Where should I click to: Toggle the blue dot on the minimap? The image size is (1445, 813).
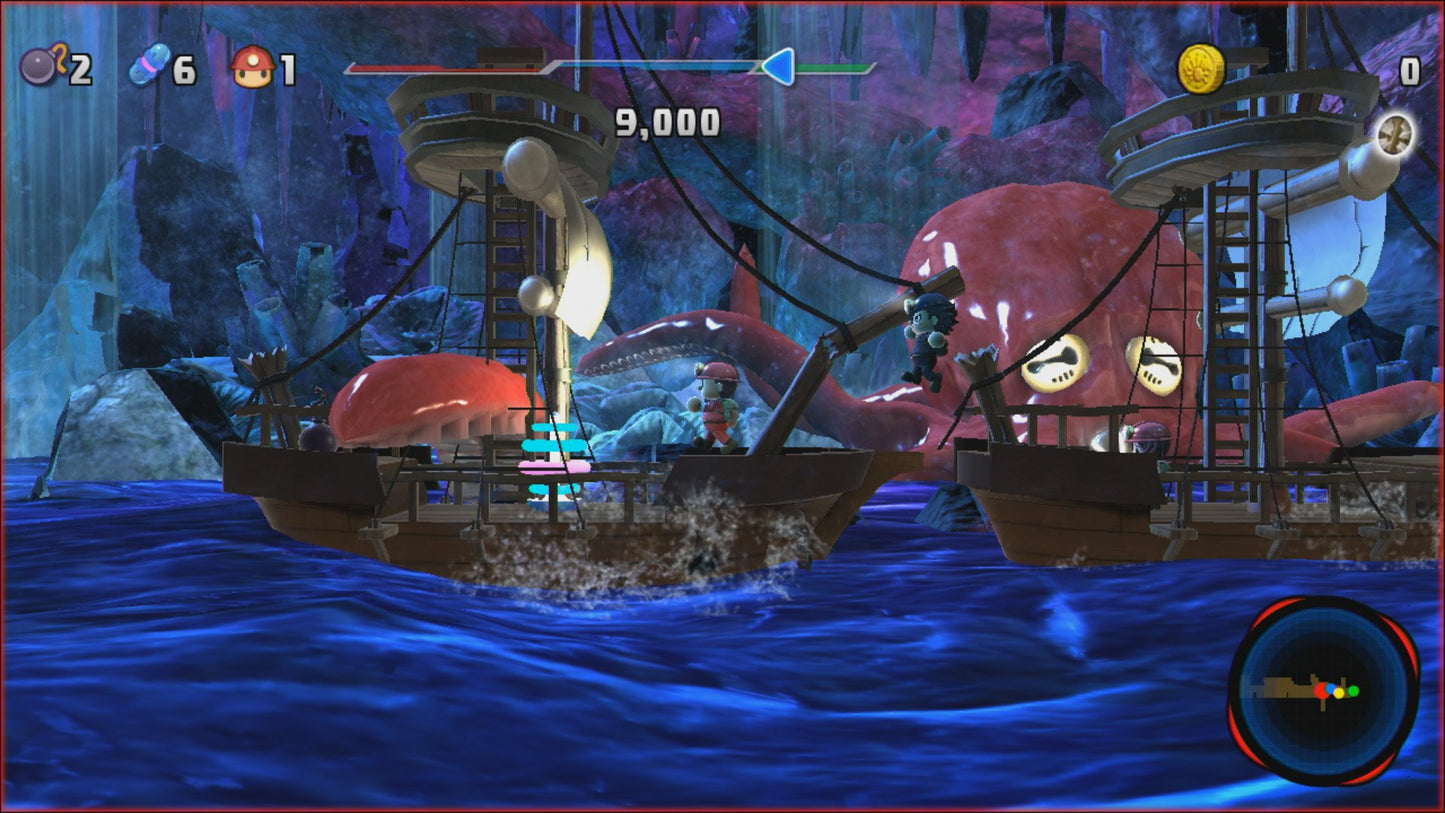click(1330, 687)
